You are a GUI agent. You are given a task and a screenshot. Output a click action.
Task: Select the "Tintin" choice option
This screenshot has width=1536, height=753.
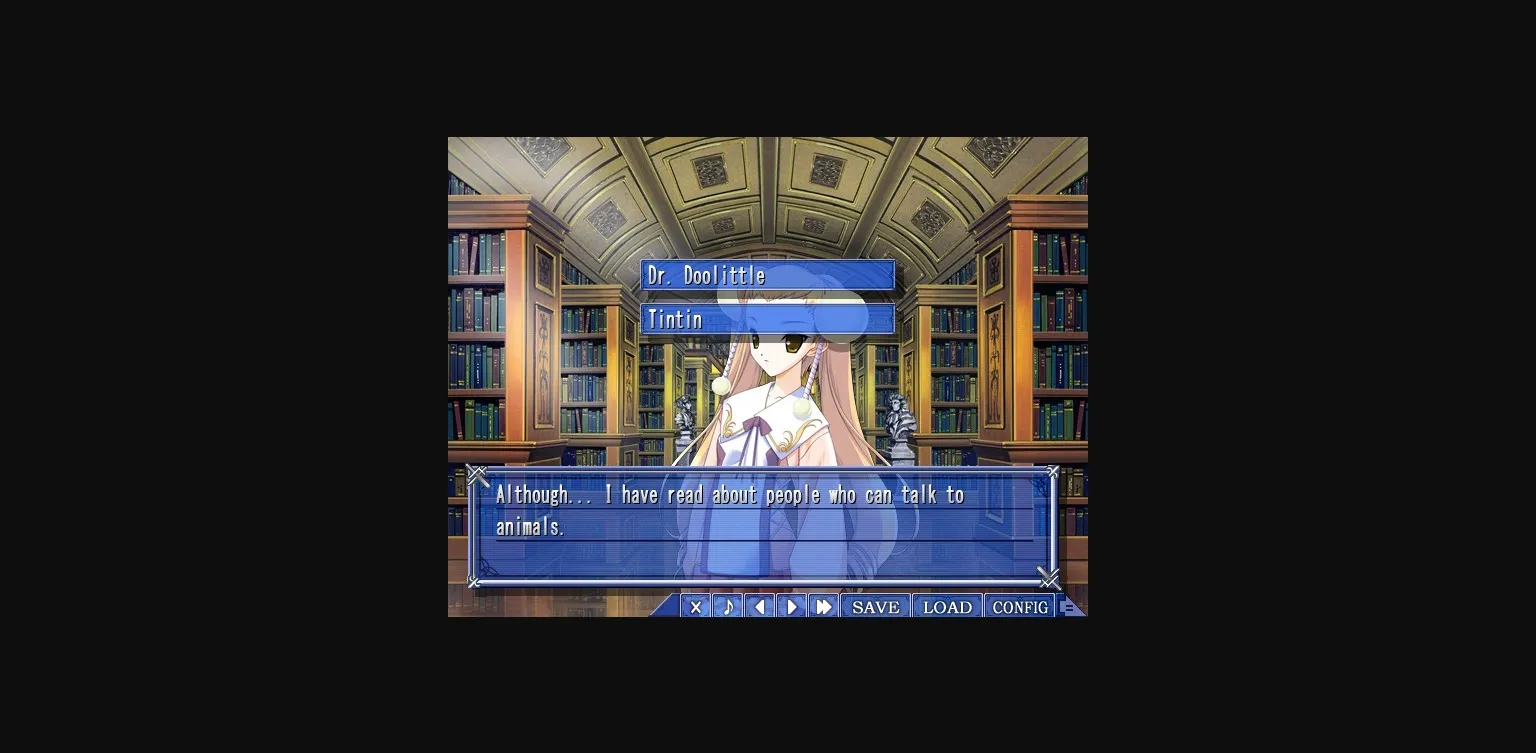[767, 319]
